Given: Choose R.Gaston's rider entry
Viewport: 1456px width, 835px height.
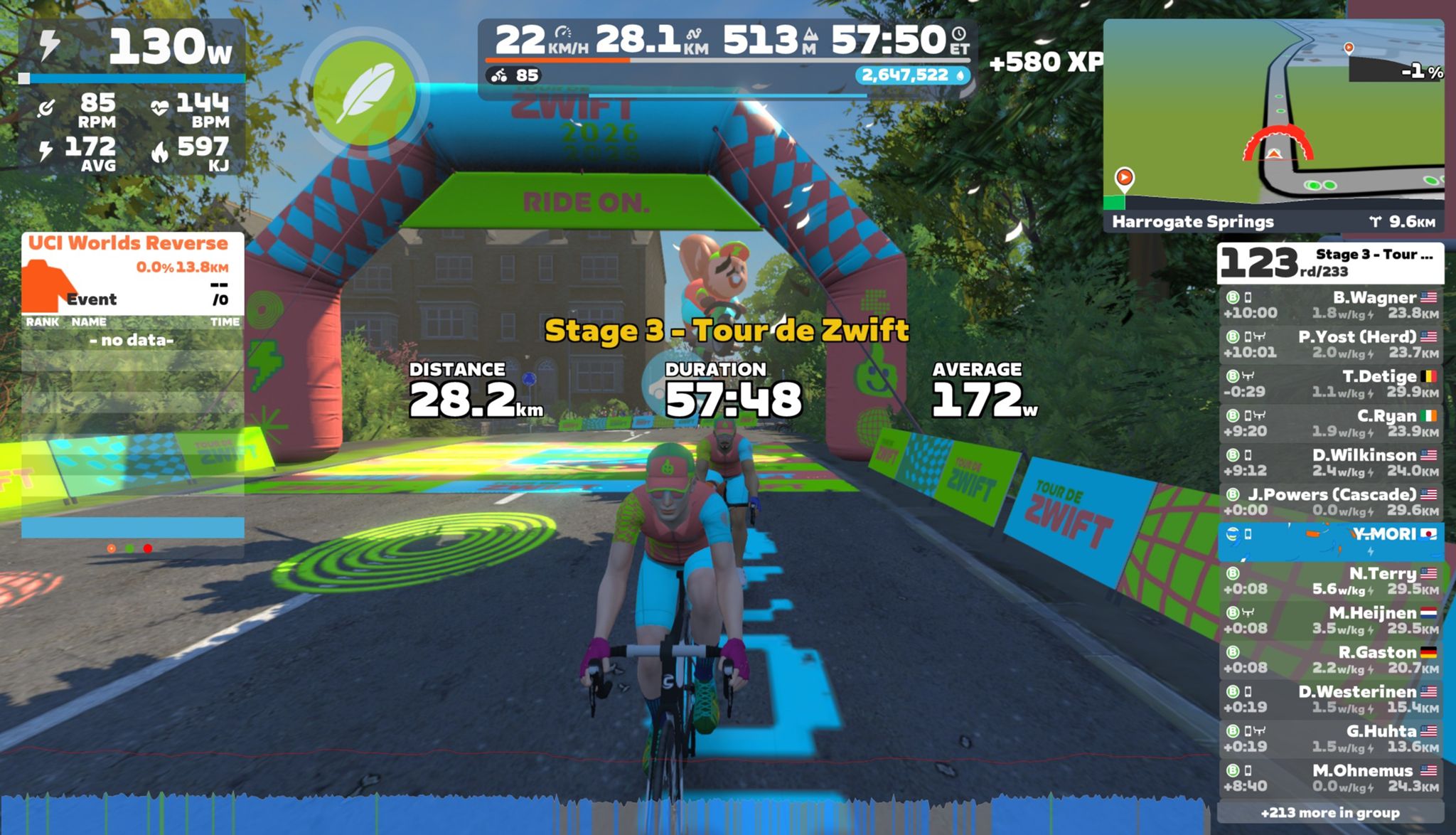Looking at the screenshot, I should pyautogui.click(x=1330, y=659).
